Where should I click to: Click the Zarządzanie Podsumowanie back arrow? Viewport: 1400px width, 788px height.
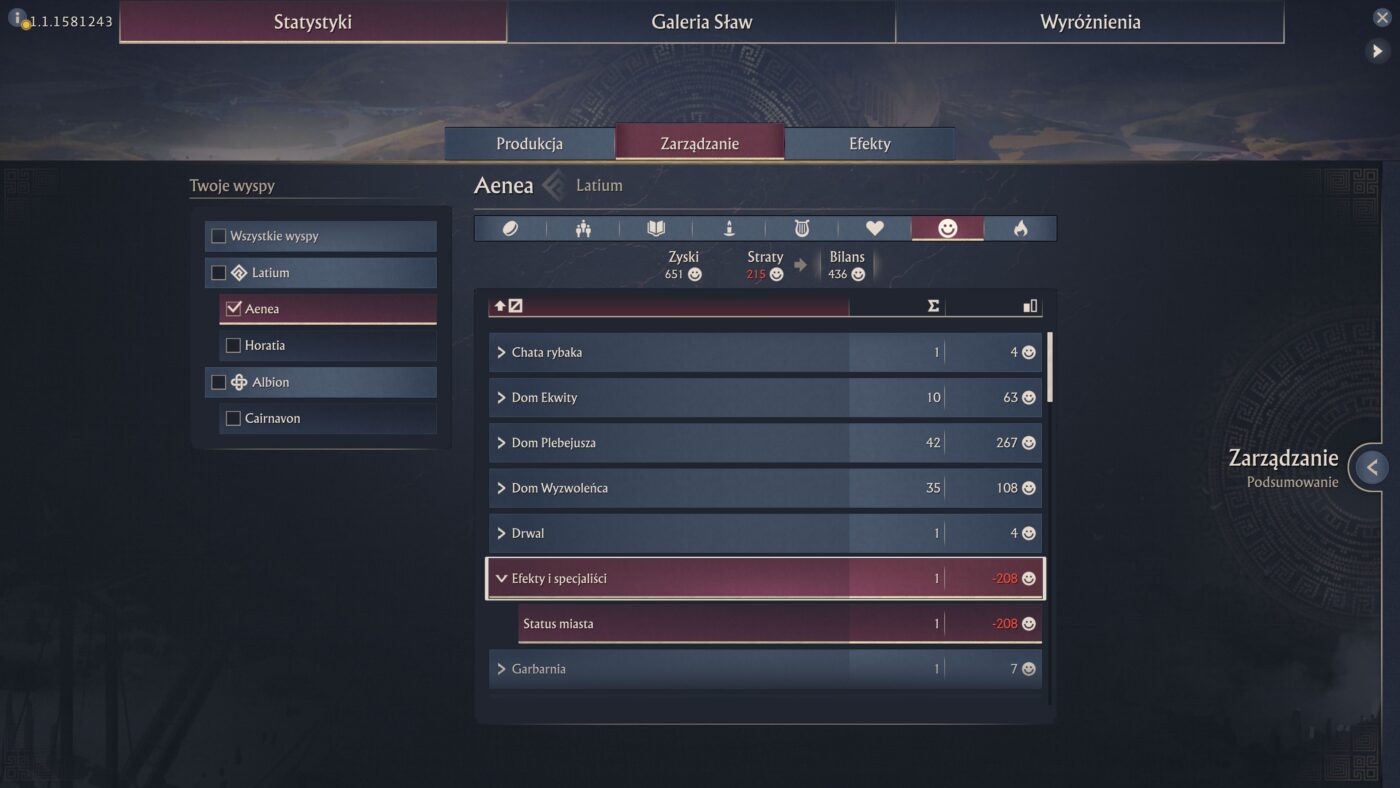[1372, 466]
